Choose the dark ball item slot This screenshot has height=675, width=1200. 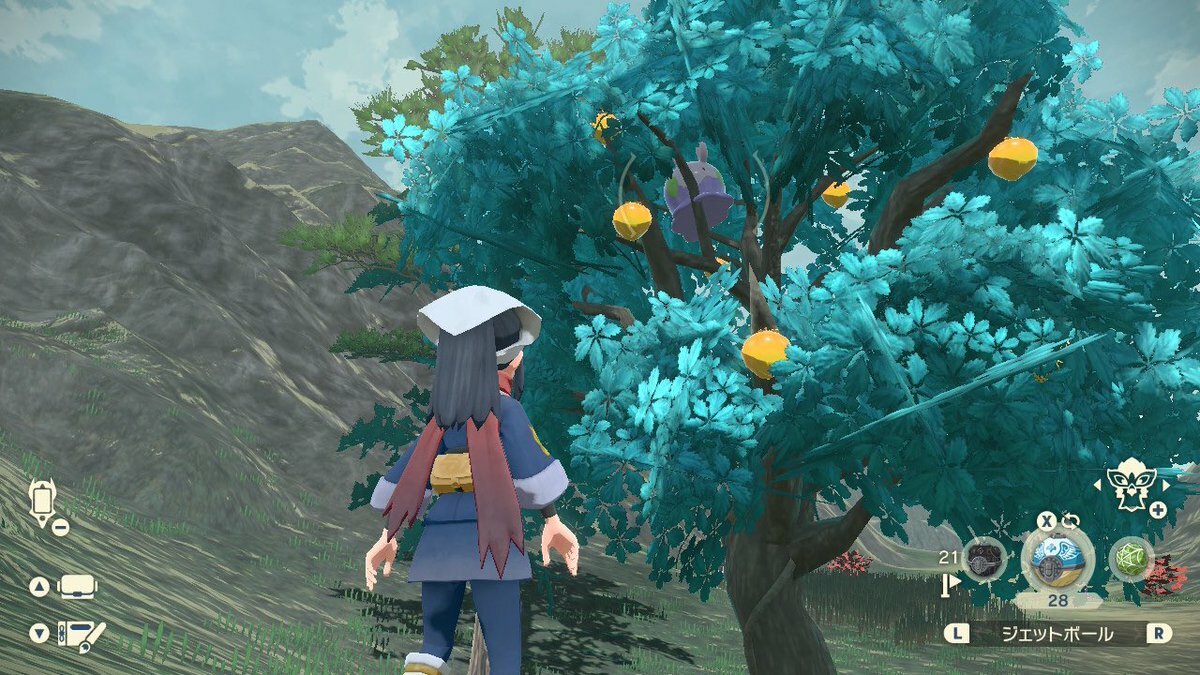(984, 561)
